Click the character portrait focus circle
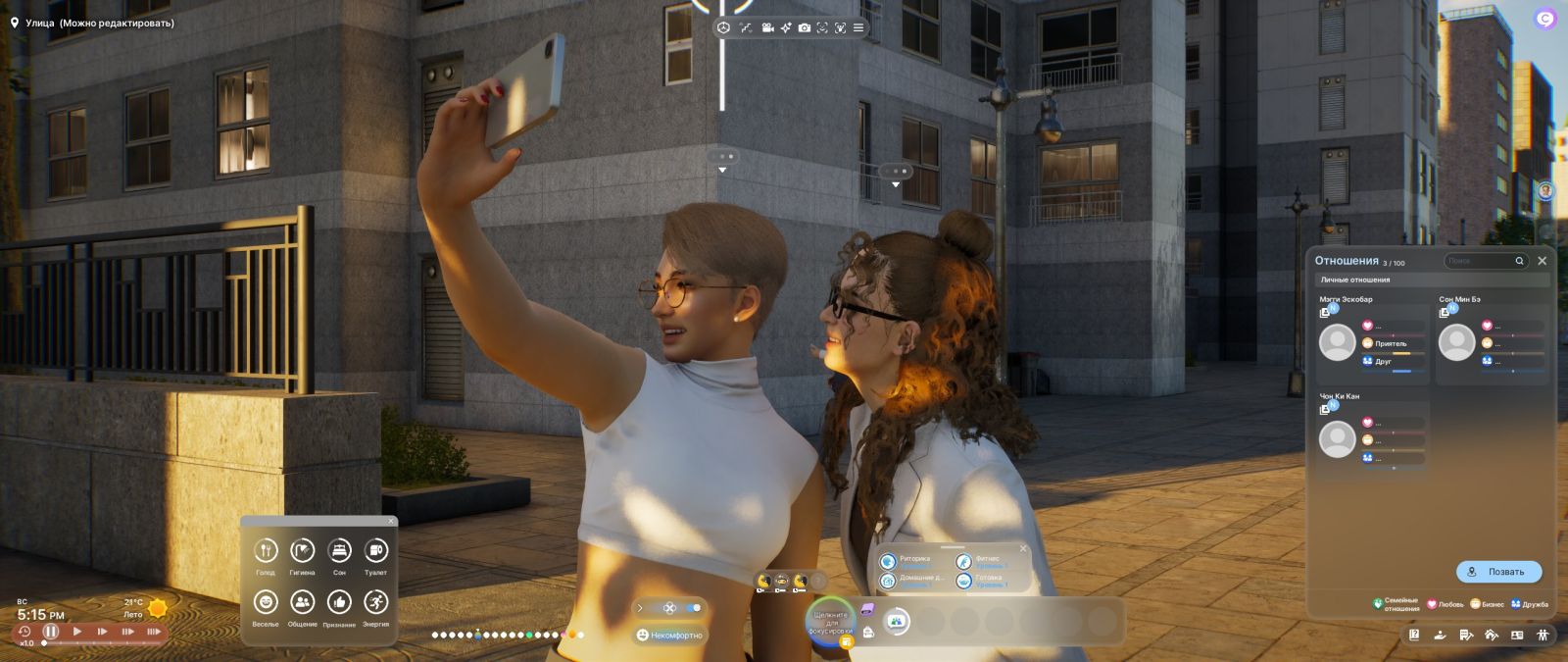1568x662 pixels. point(830,621)
